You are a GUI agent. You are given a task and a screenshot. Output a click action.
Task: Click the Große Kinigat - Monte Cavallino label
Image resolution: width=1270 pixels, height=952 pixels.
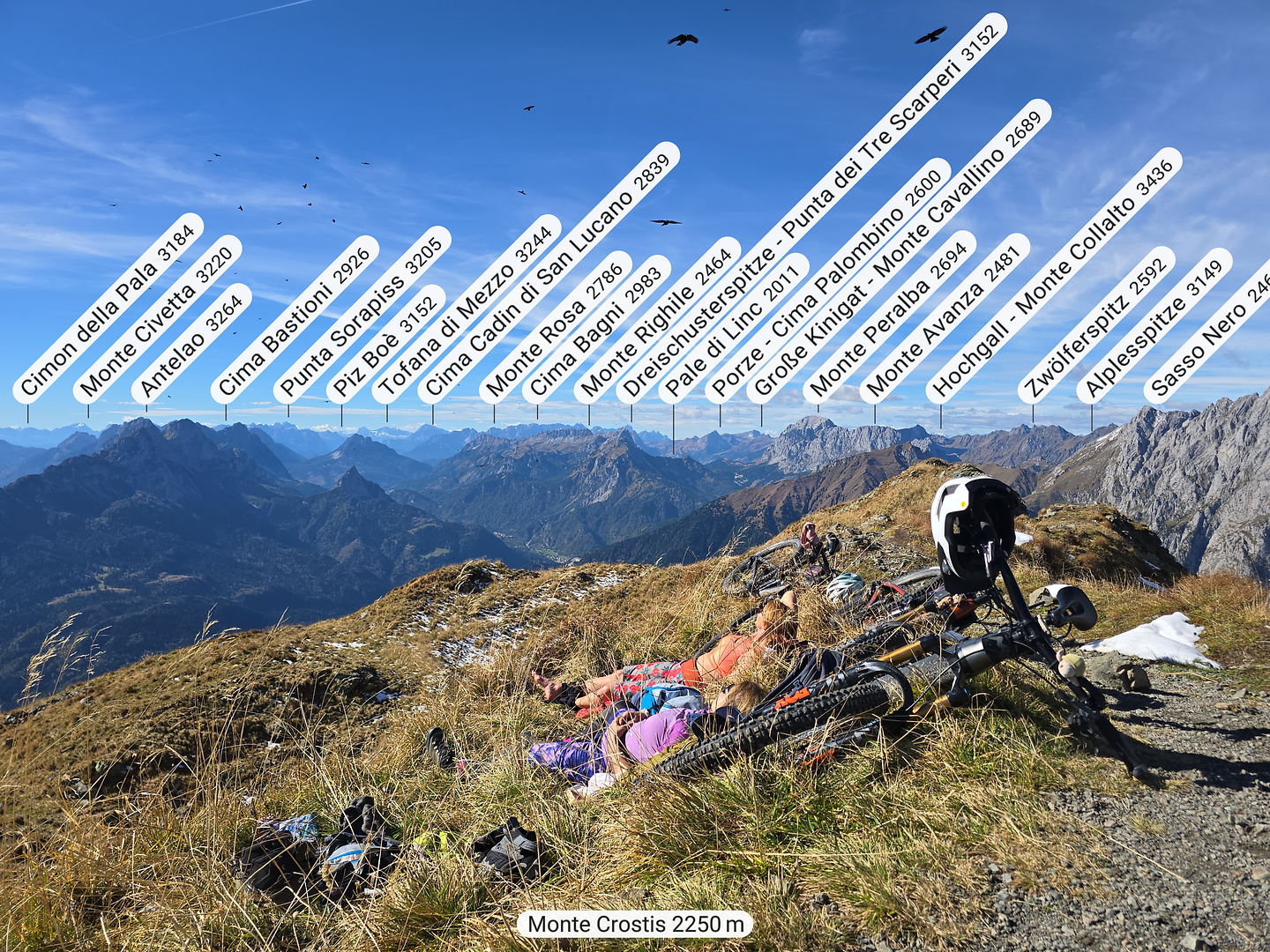tap(899, 251)
